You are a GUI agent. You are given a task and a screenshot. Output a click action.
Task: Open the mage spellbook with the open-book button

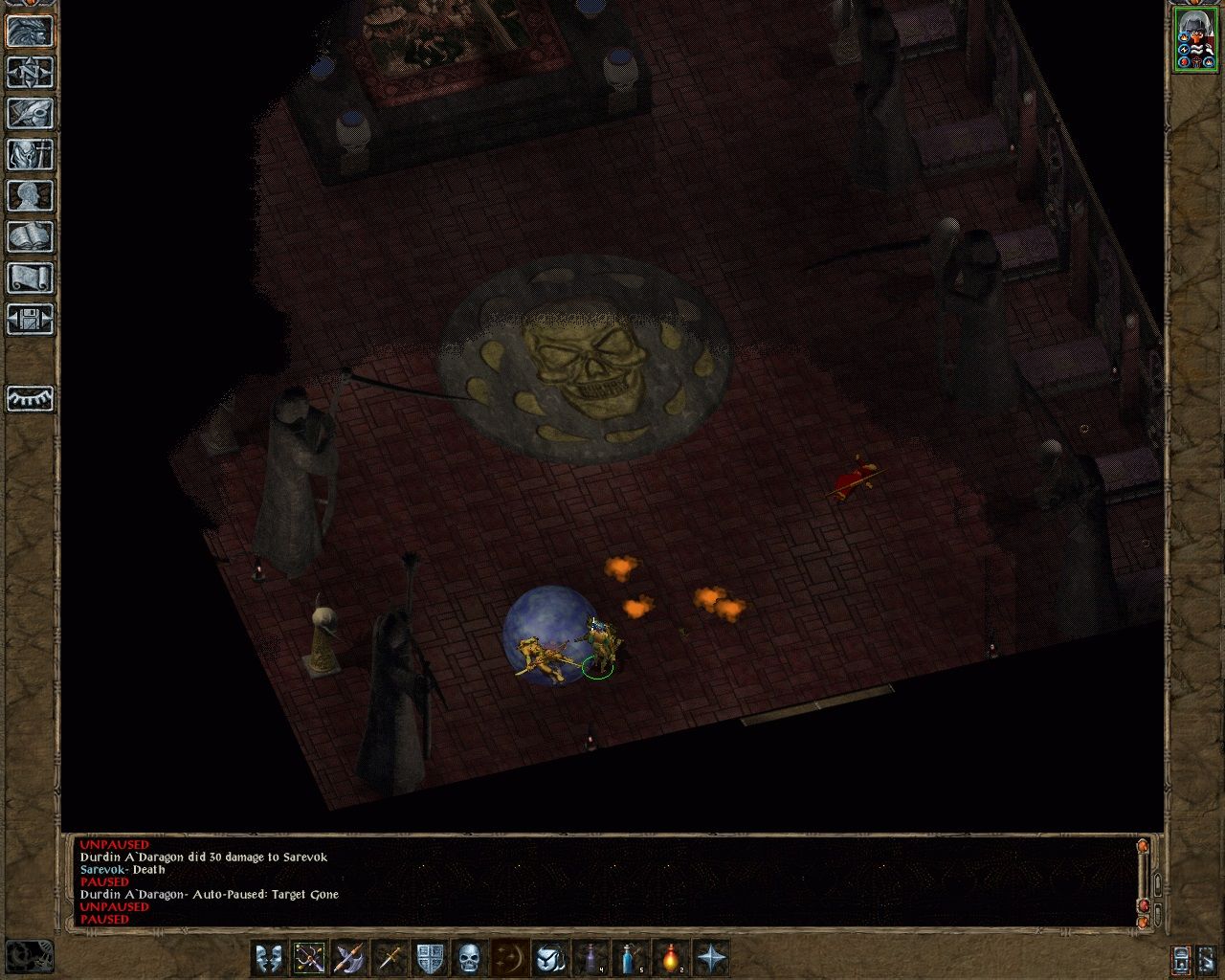(30, 236)
